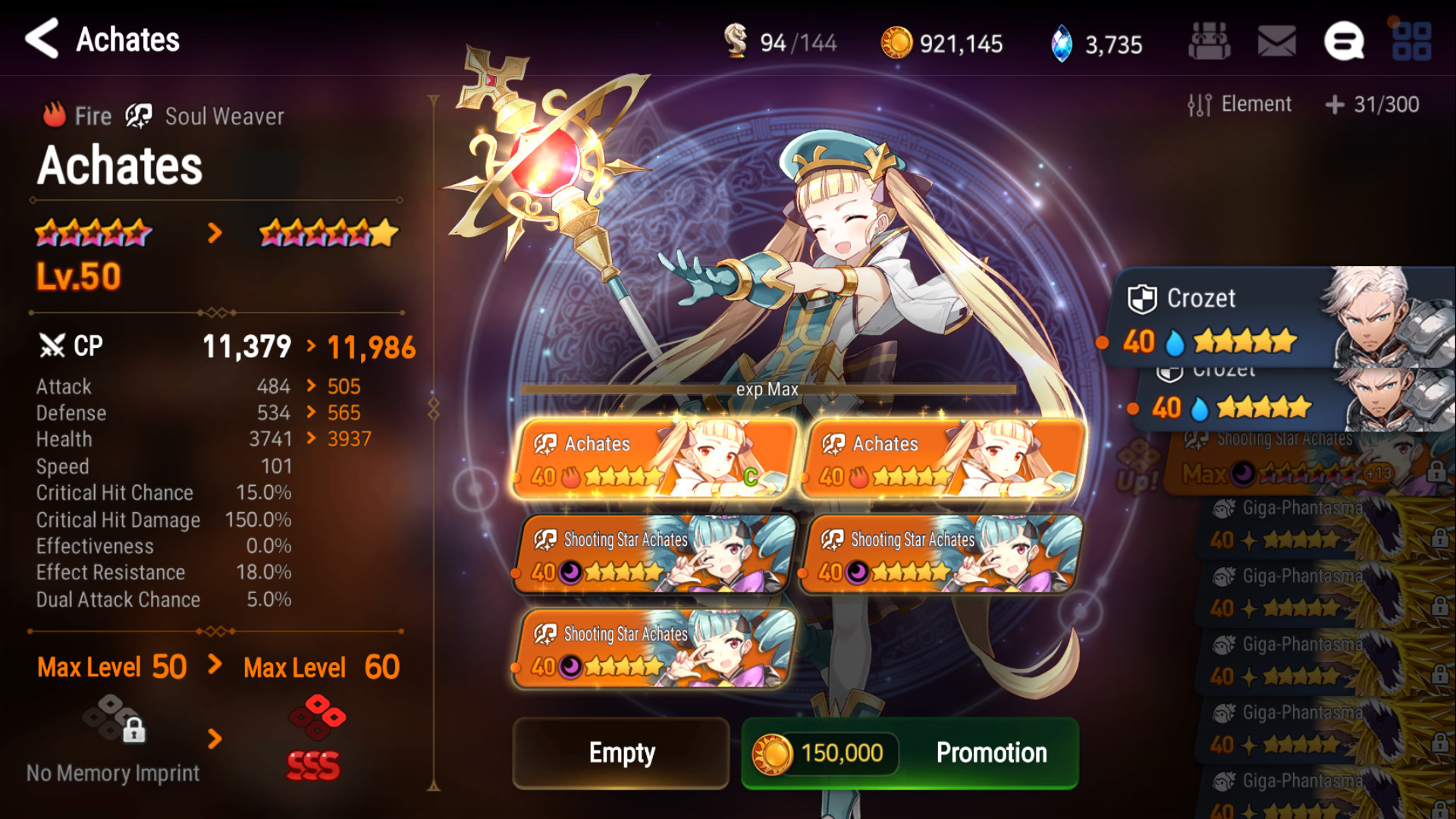1456x819 pixels.
Task: Remove the bottom Shooting Star Achates fodder slot
Action: [655, 648]
